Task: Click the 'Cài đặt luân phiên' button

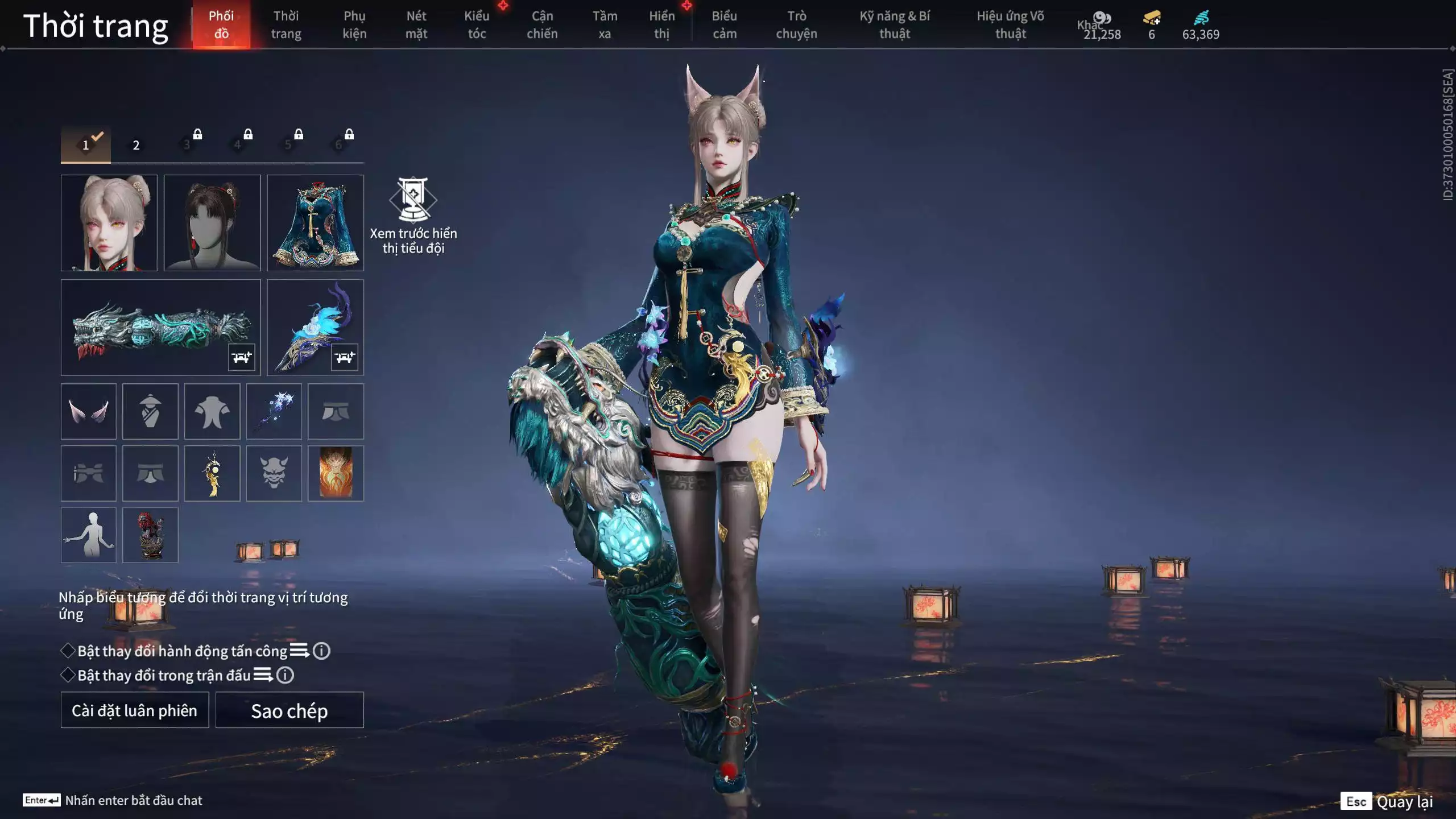Action: pyautogui.click(x=134, y=710)
